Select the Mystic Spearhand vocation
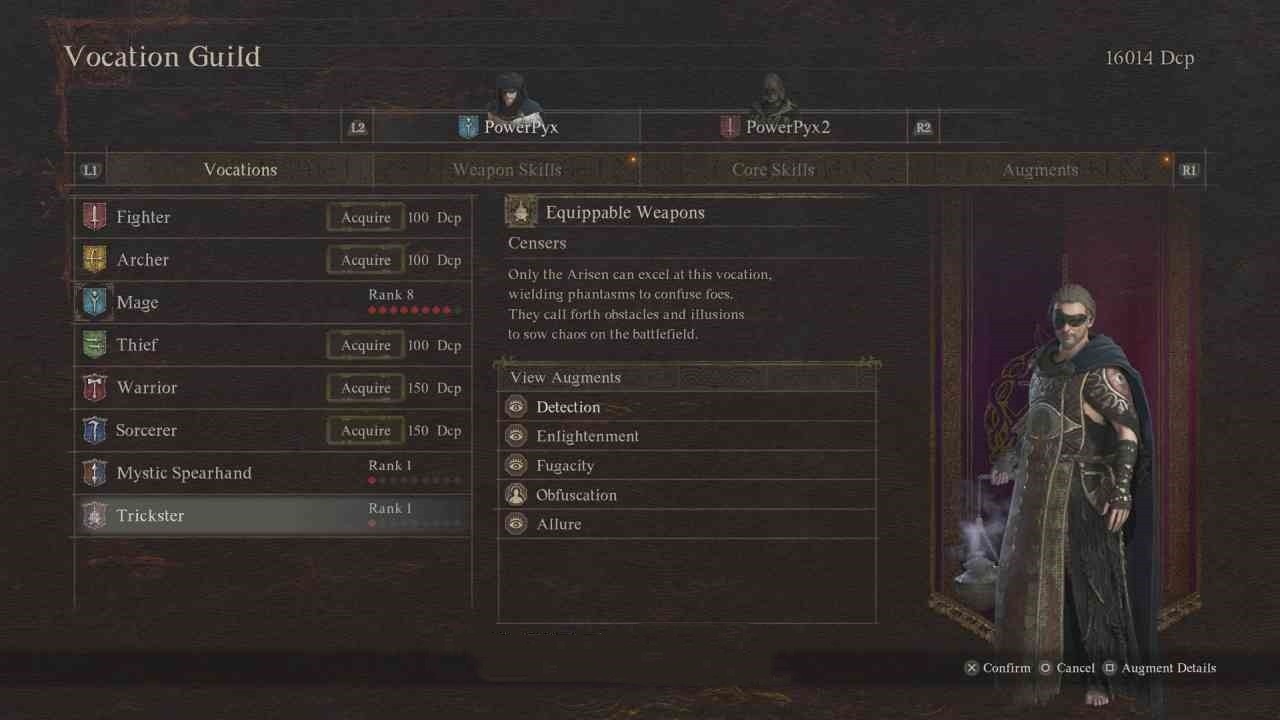 point(272,473)
